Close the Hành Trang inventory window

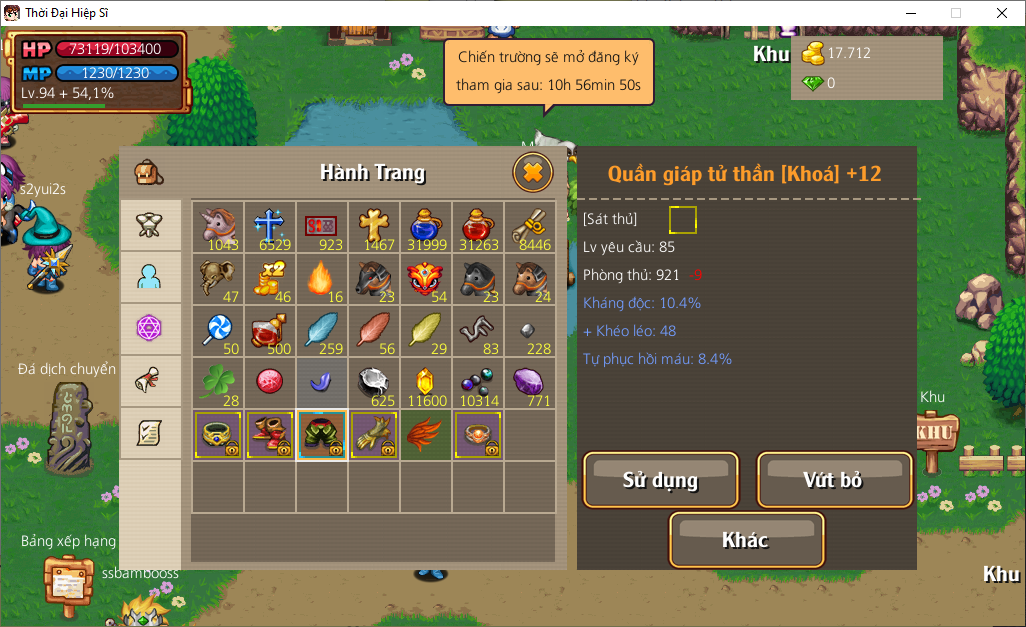coord(533,173)
